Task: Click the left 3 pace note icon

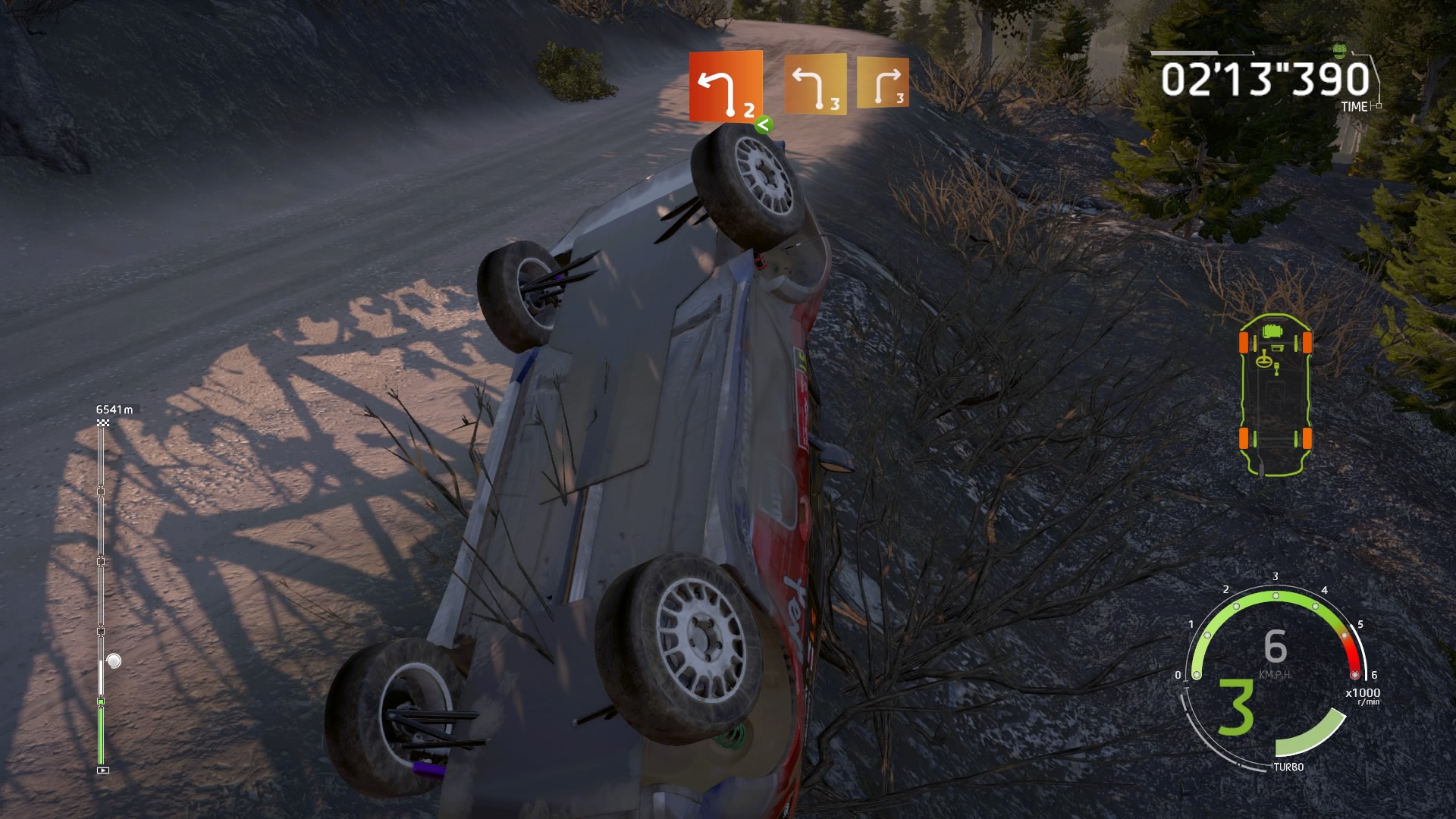Action: tap(814, 85)
